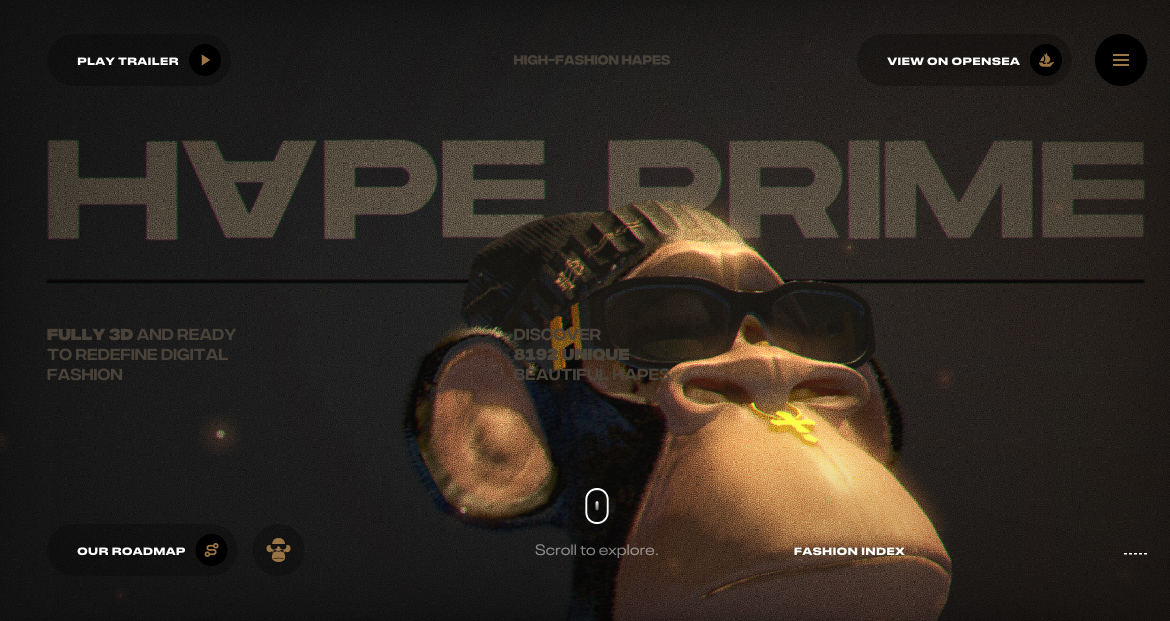Go to the Fashion Index
Viewport: 1170px width, 621px height.
849,551
